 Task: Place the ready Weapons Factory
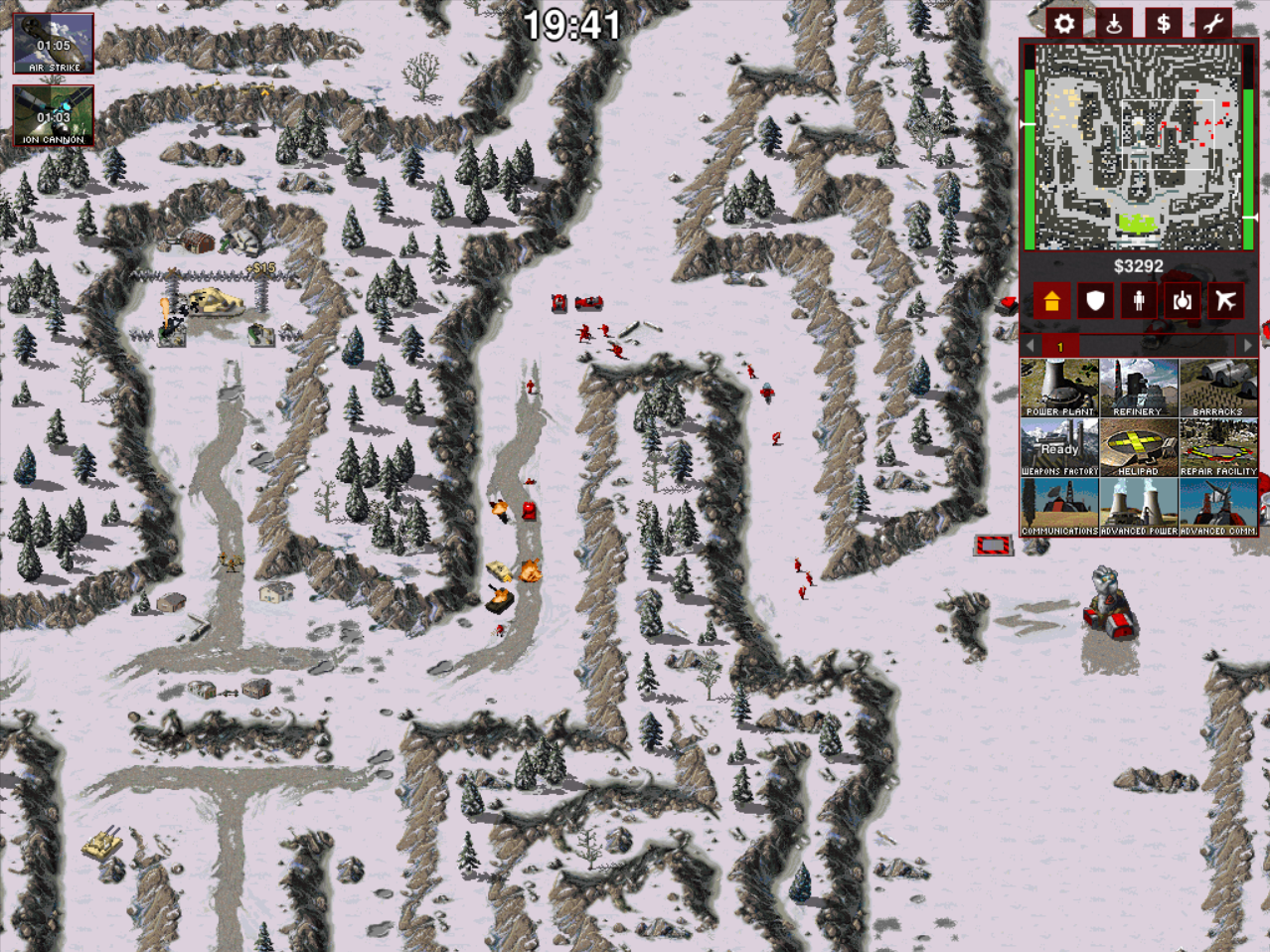coord(1059,447)
